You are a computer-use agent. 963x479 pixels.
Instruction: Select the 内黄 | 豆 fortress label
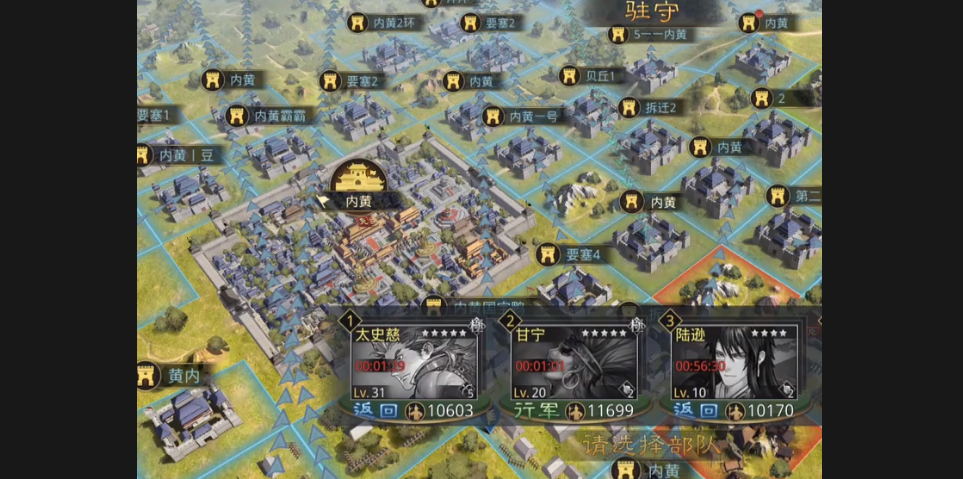(x=181, y=155)
